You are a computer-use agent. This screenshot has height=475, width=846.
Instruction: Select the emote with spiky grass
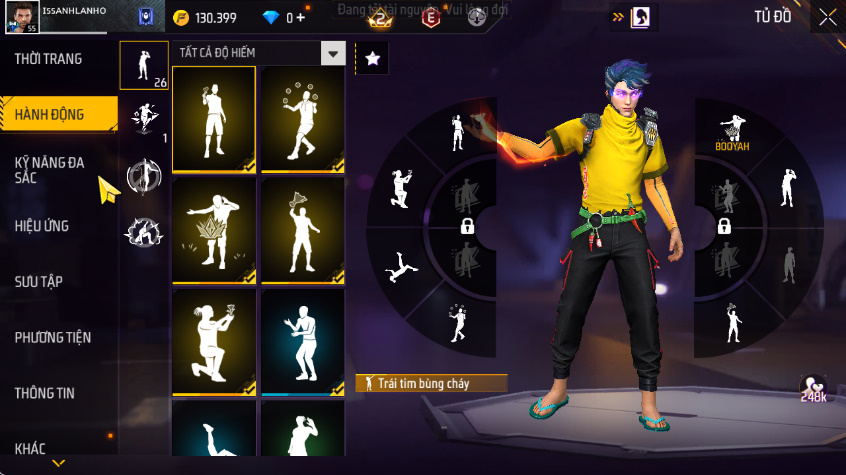[214, 231]
